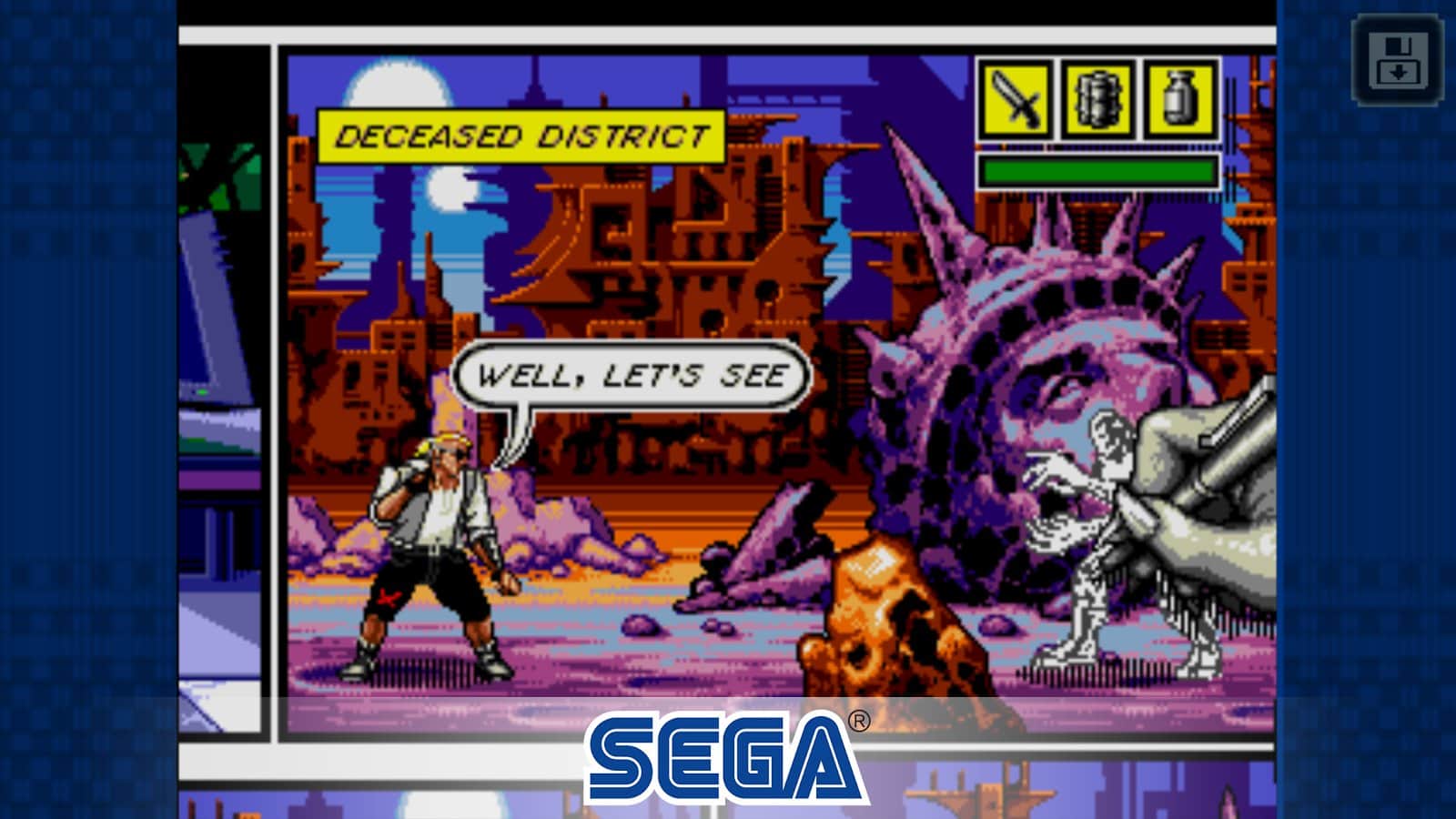The width and height of the screenshot is (1456, 819).
Task: Click the SEGA logo at the bottom
Action: [x=723, y=749]
